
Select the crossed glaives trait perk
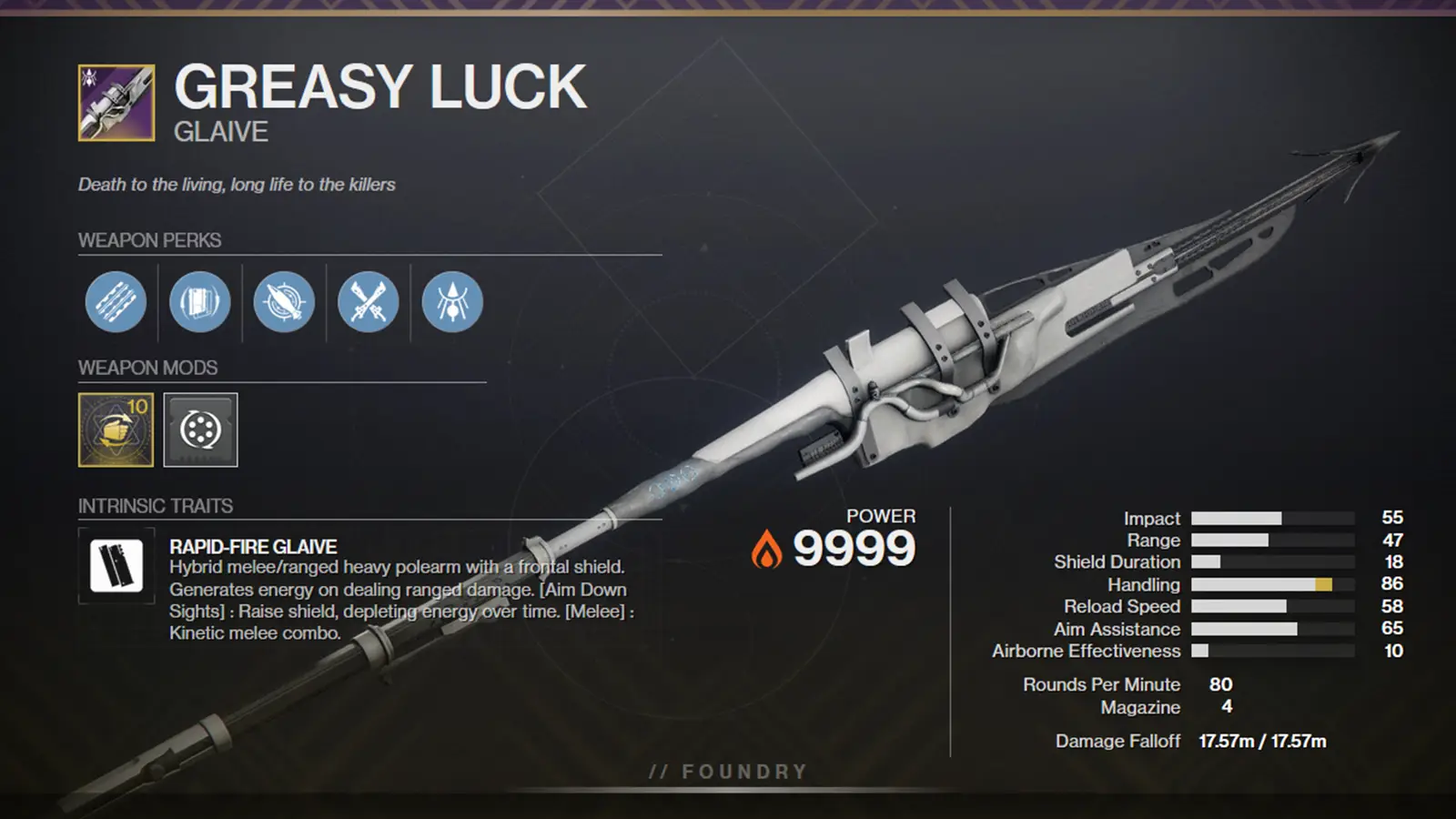click(367, 303)
